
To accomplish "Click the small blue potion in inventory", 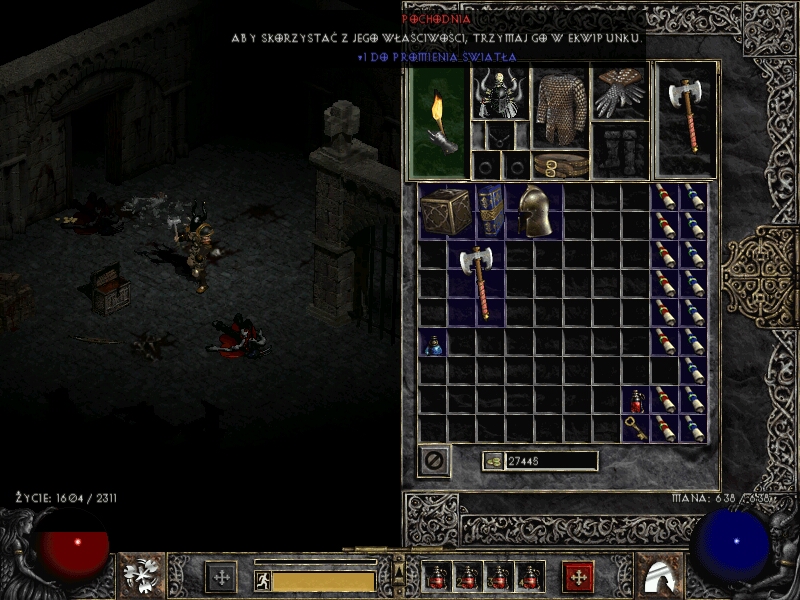I will click(x=433, y=345).
